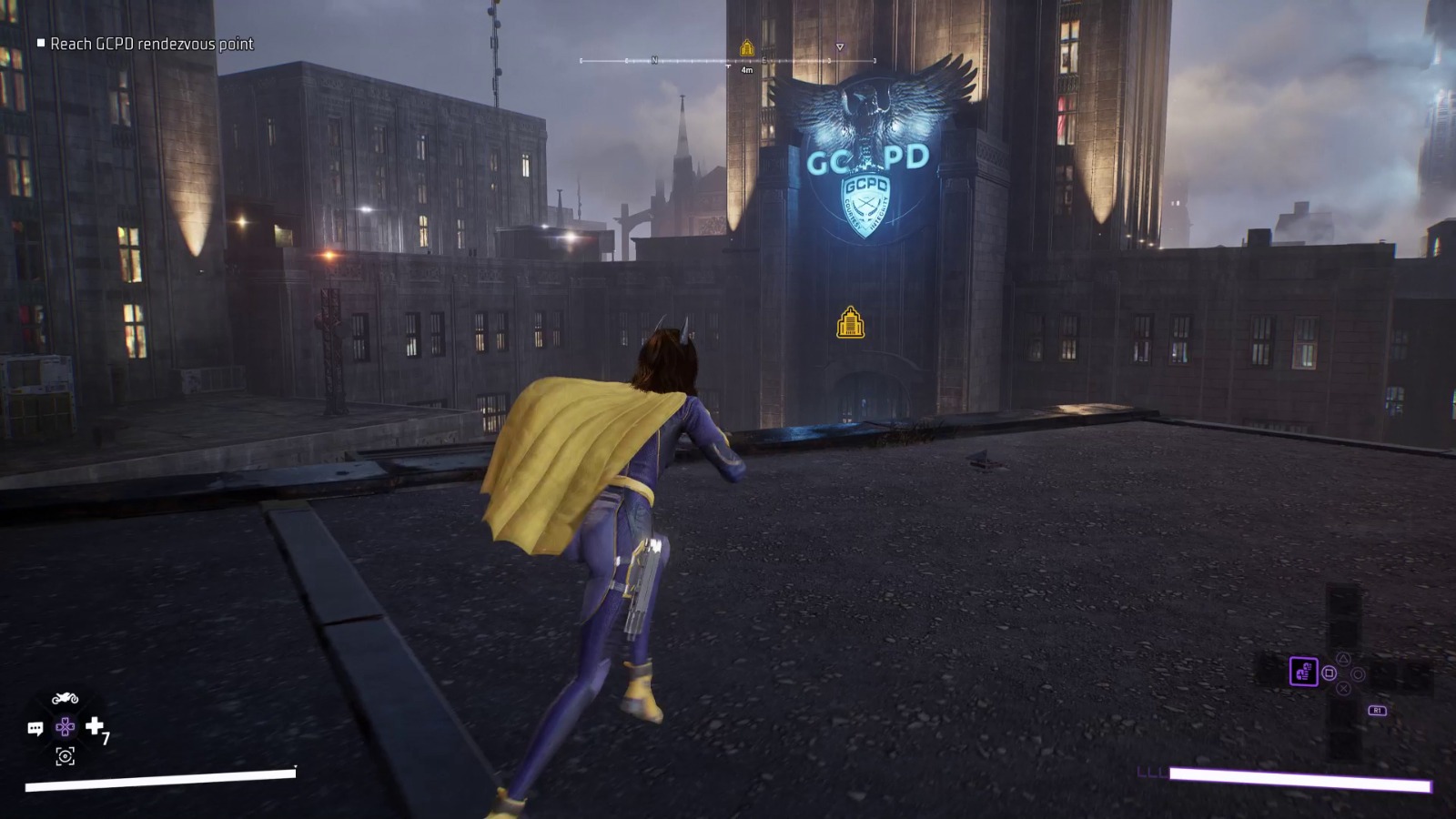Image resolution: width=1456 pixels, height=819 pixels.
Task: Open the chat speech-bubble icon
Action: pyautogui.click(x=35, y=728)
